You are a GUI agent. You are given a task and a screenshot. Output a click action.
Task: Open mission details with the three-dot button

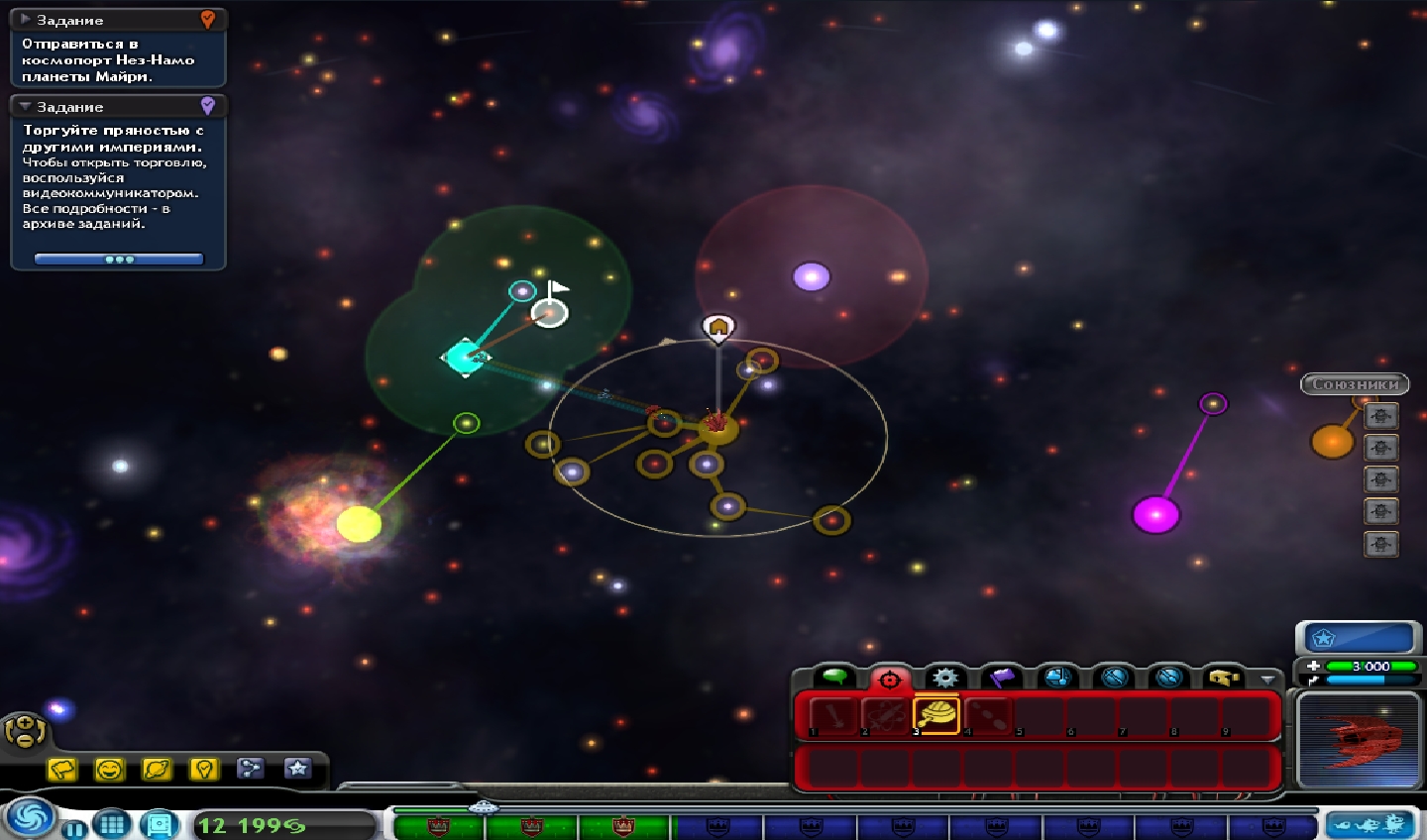coord(119,260)
